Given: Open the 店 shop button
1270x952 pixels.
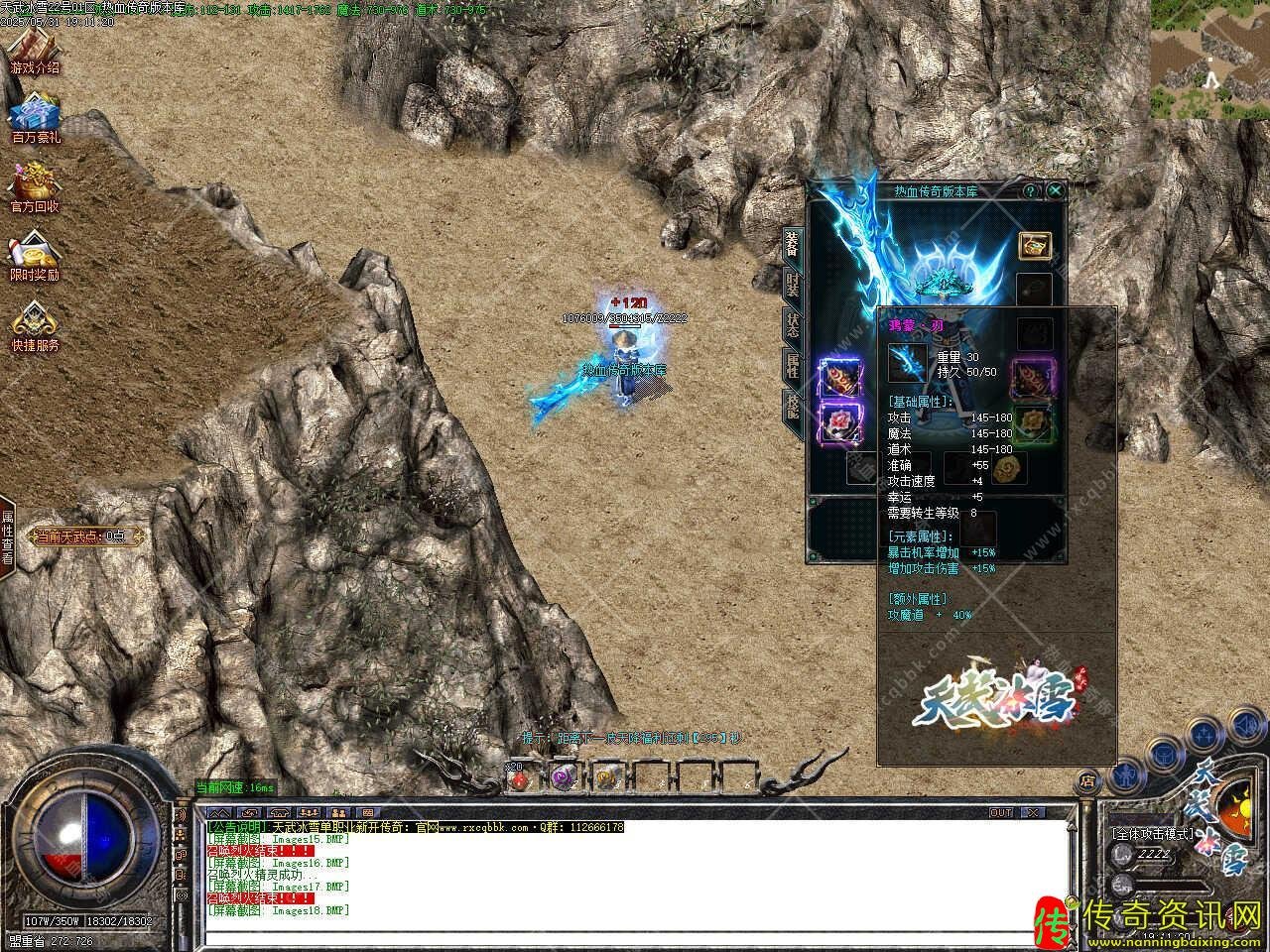Looking at the screenshot, I should (1088, 779).
